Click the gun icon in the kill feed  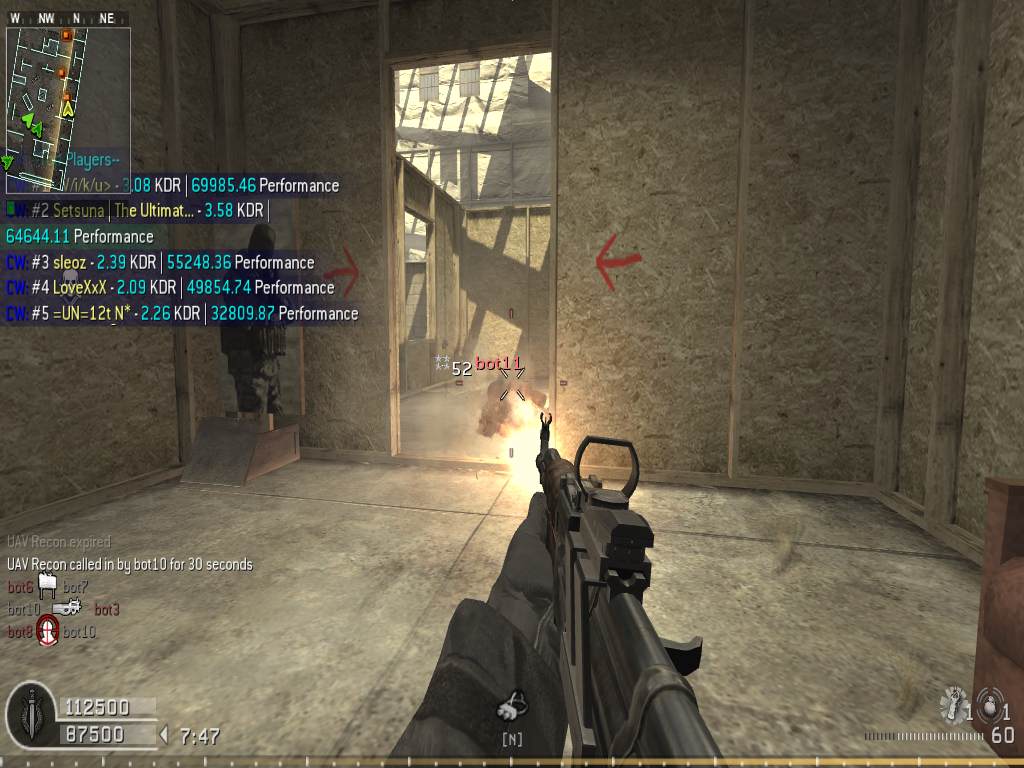(x=66, y=608)
